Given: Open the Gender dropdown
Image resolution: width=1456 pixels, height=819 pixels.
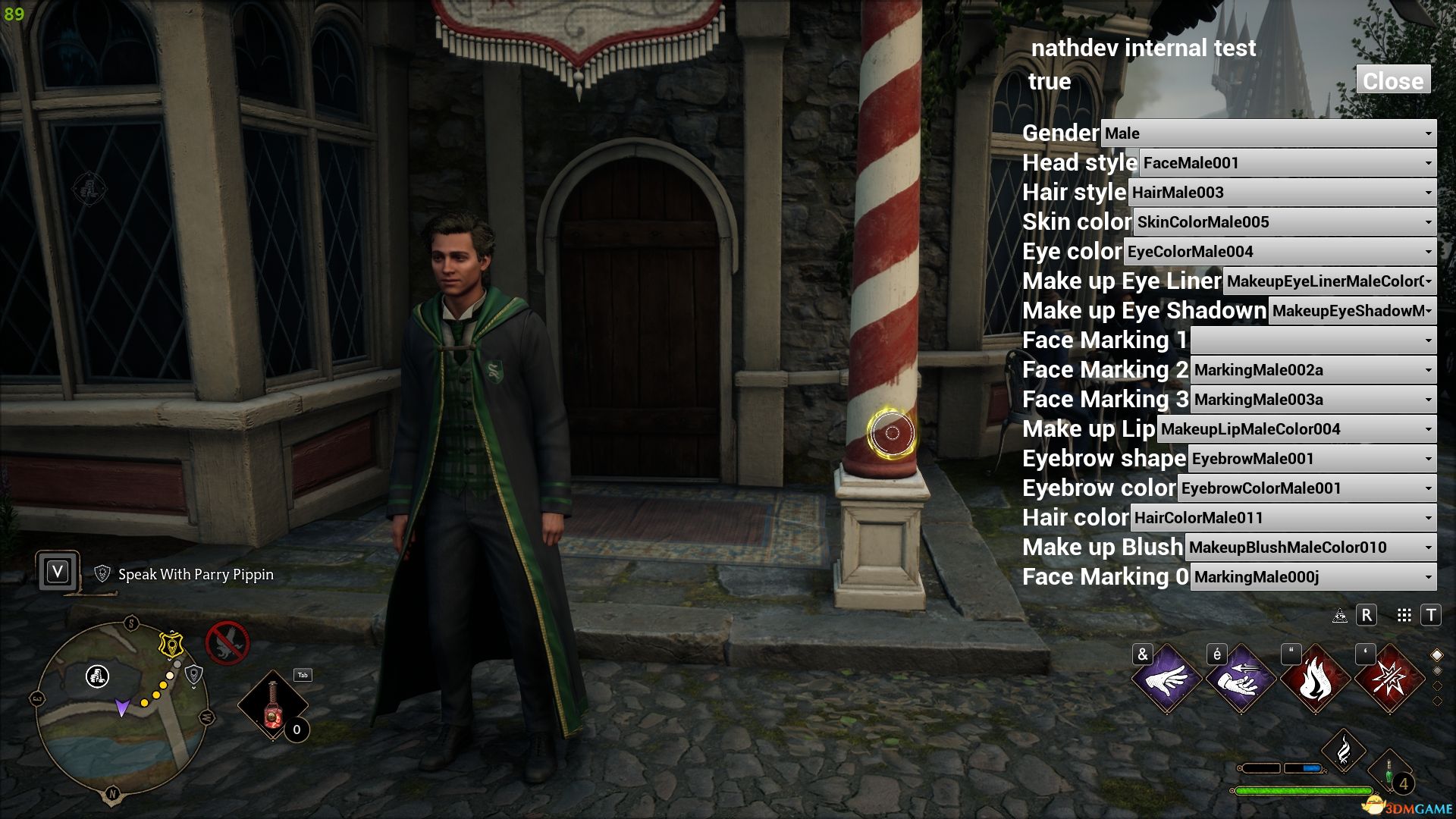Looking at the screenshot, I should click(1268, 133).
